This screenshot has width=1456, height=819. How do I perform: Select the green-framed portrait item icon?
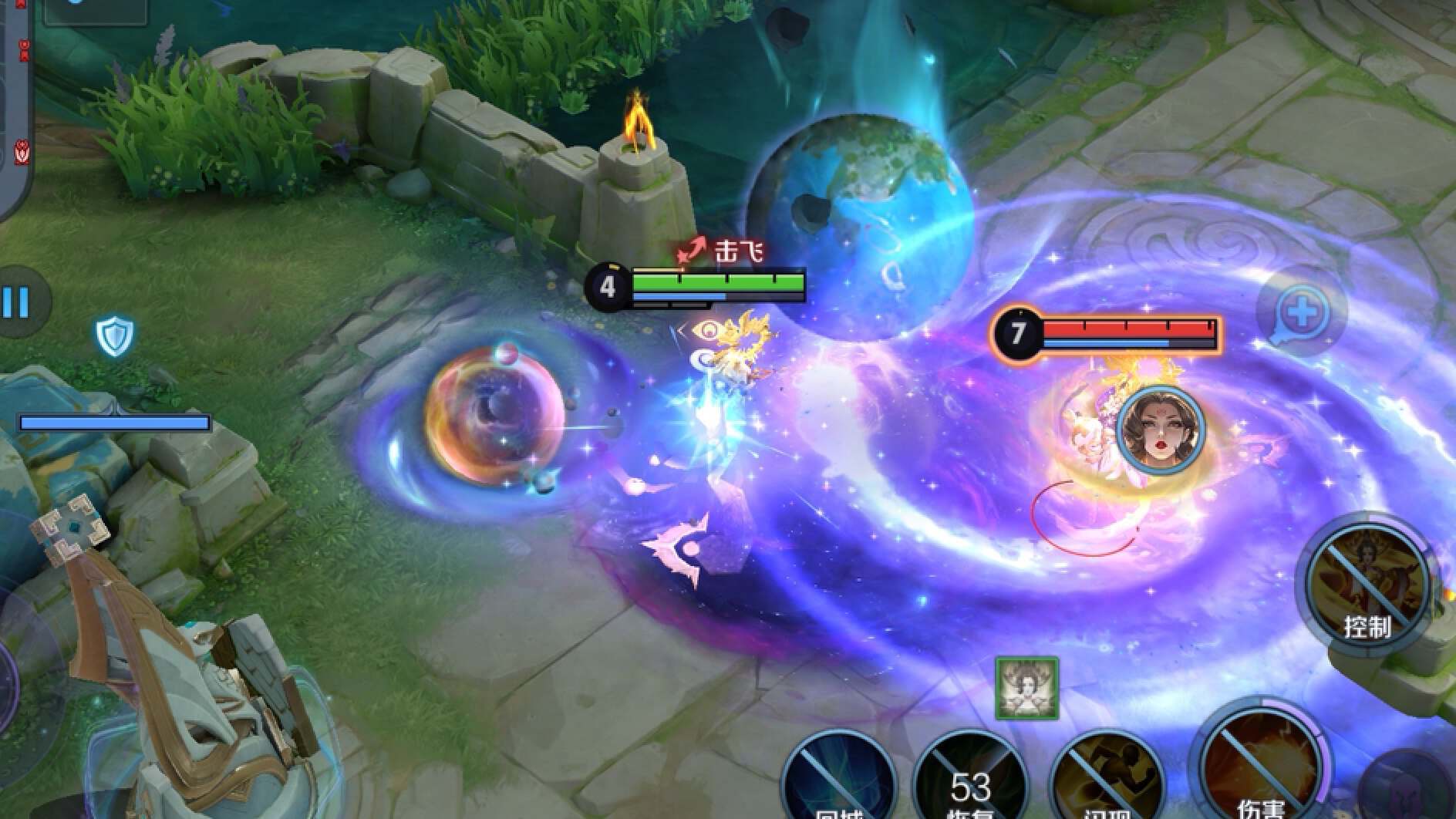click(x=1026, y=688)
